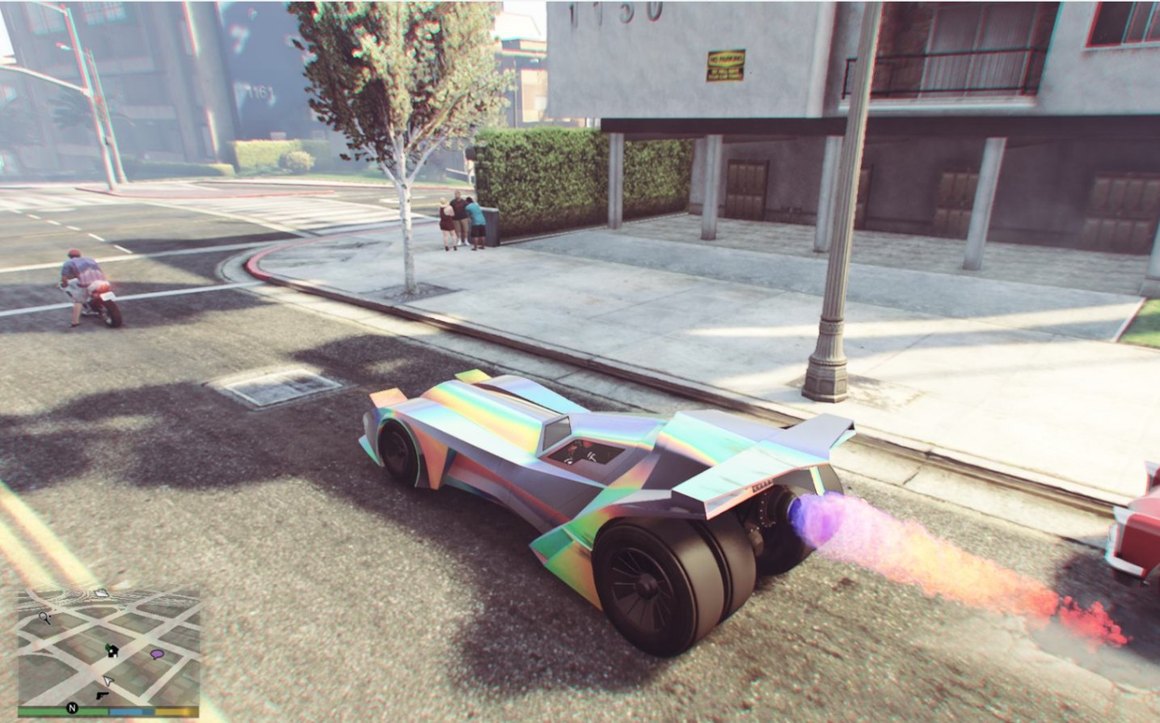This screenshot has width=1160, height=723.
Task: Select the tennis racket map blip
Action: click(x=45, y=619)
